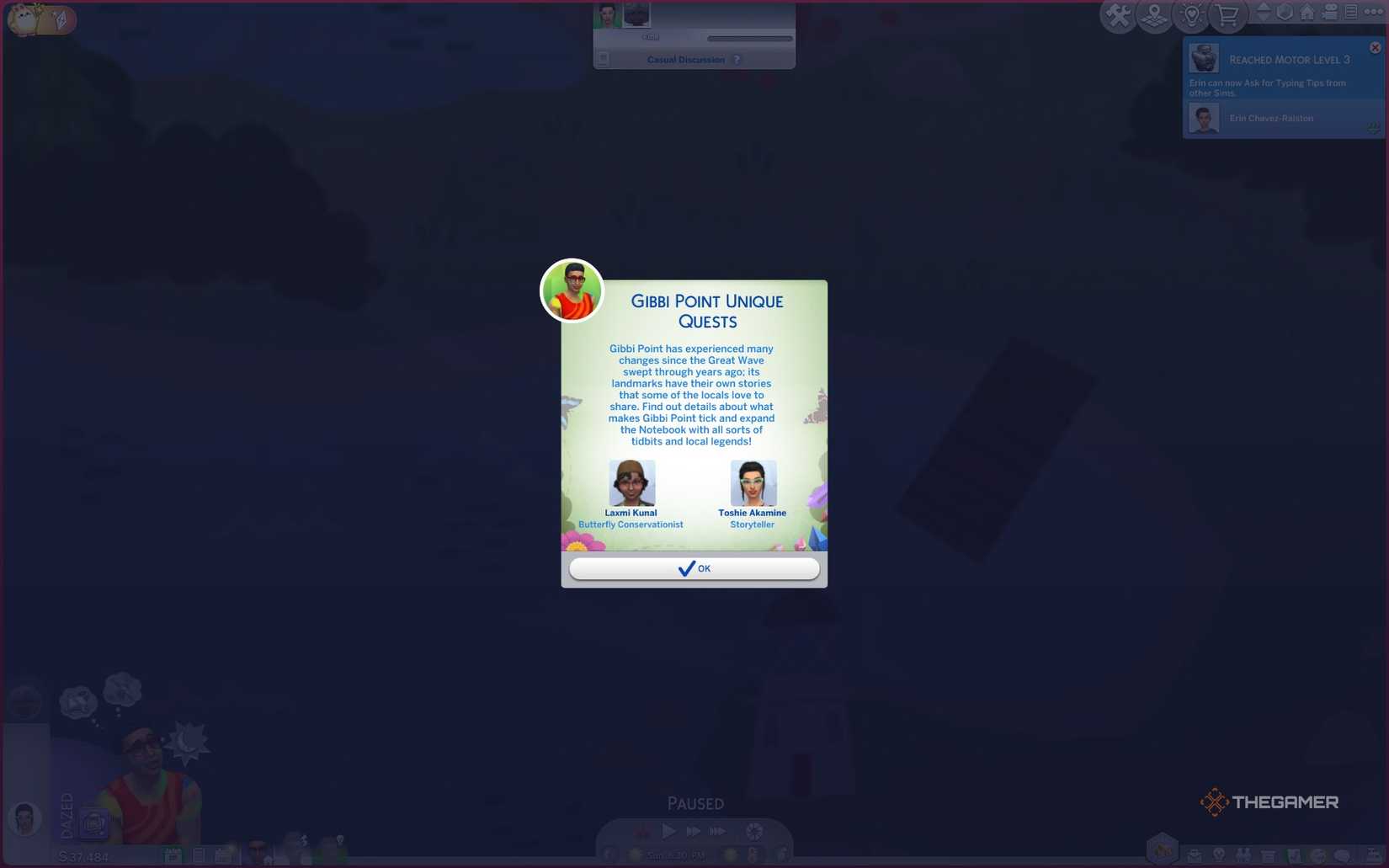Screen dimensions: 1389x868
Task: Click OK on the Gibbi Point Unique Quests dialog
Action: click(x=694, y=568)
